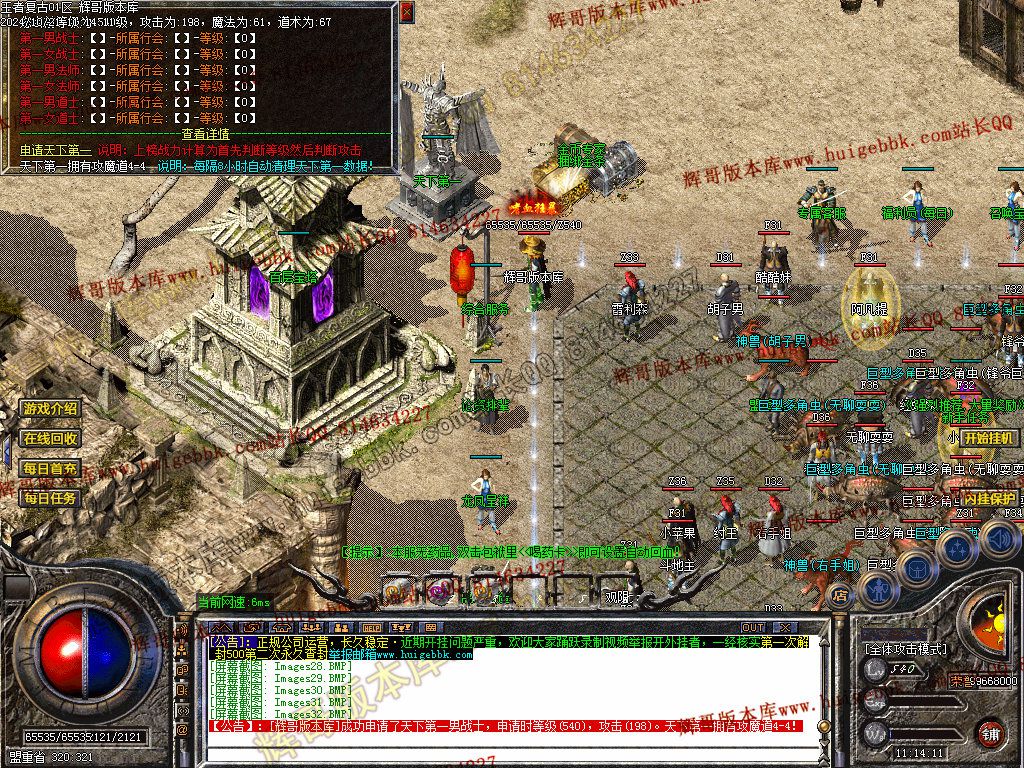Open the 游戏介绍 game introduction
Viewport: 1024px width, 768px height.
click(x=50, y=408)
